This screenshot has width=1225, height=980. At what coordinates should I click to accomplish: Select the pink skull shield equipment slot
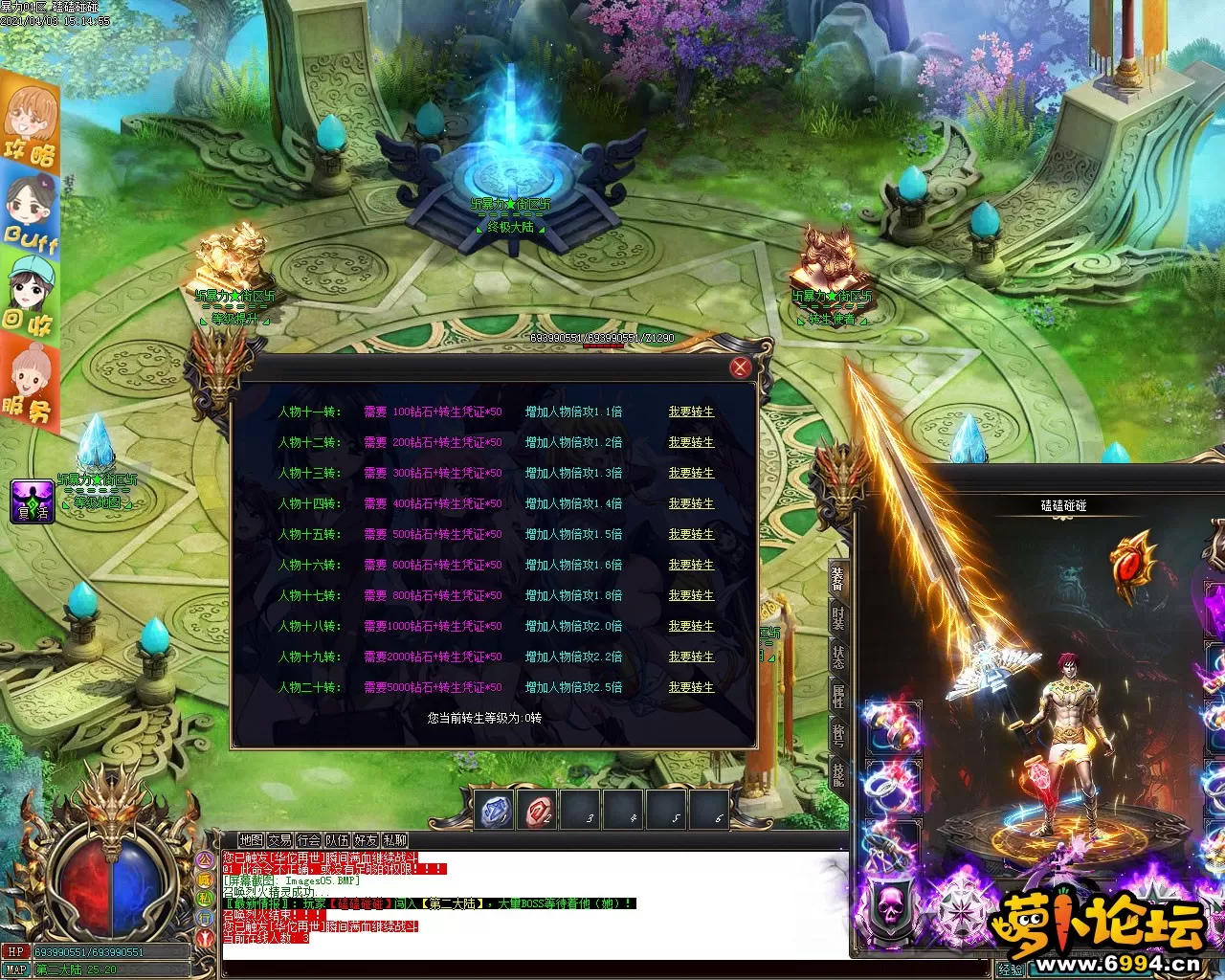(x=889, y=905)
